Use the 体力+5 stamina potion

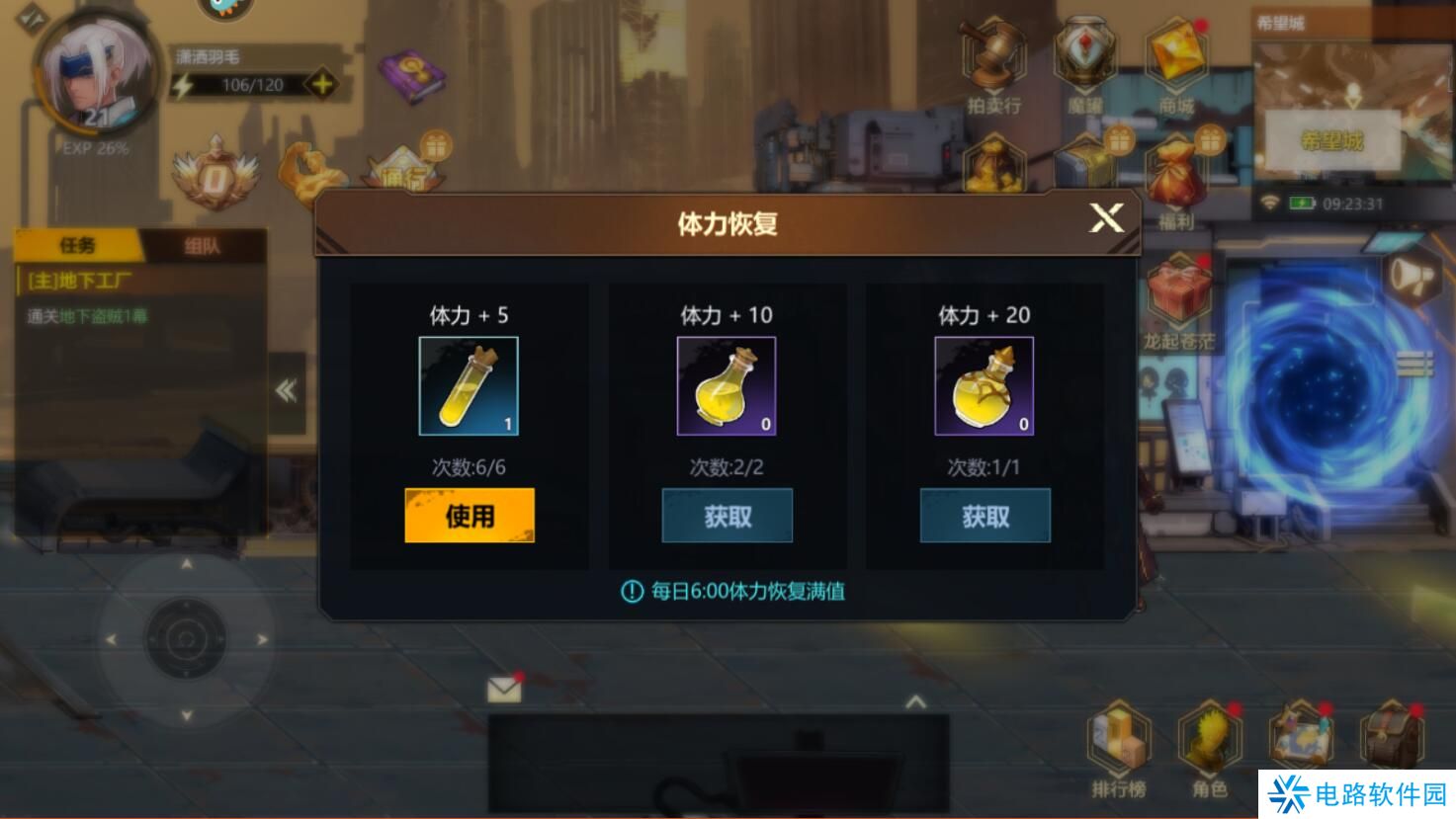469,515
